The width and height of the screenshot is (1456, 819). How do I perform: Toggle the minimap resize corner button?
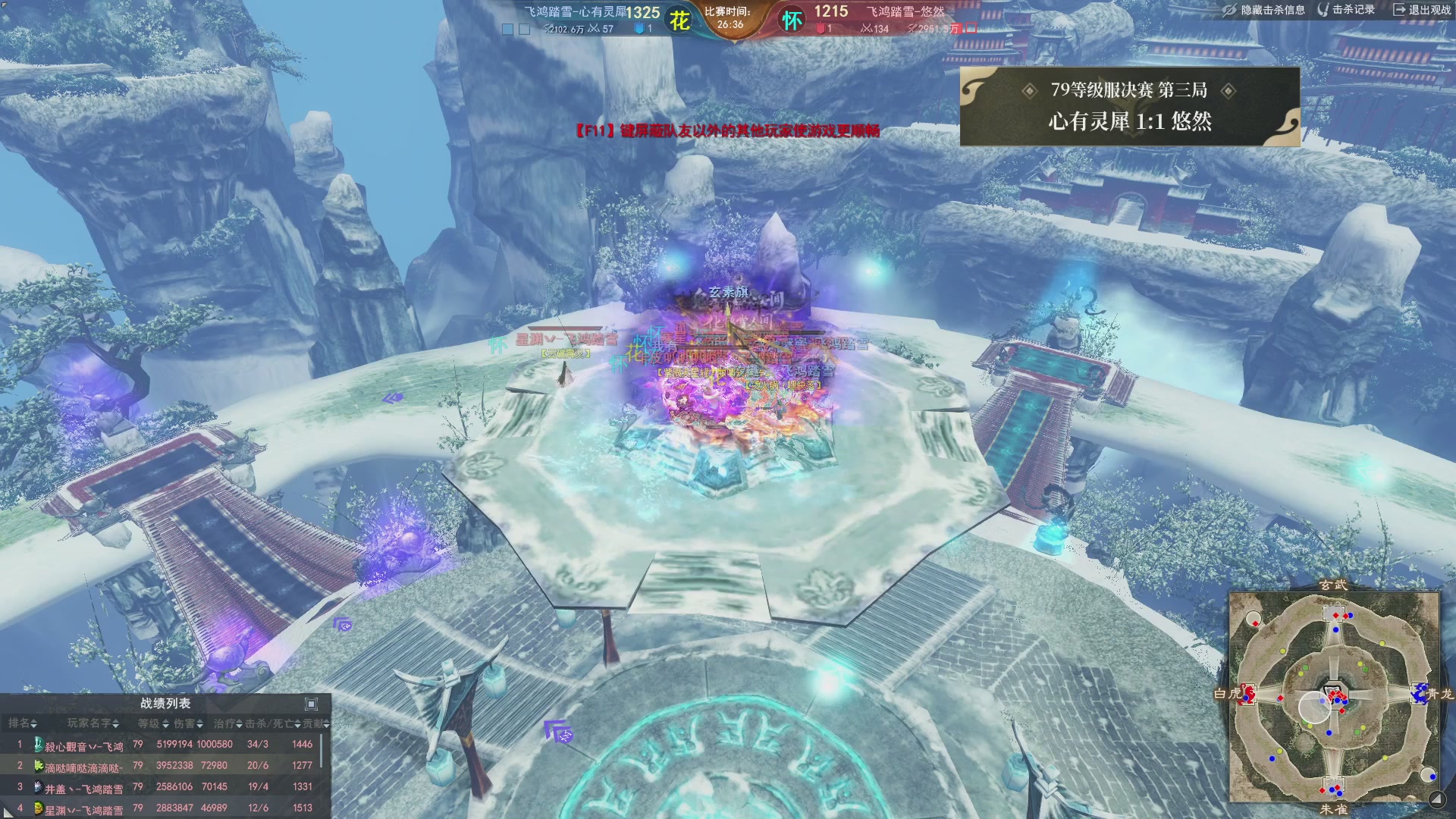[1436, 799]
